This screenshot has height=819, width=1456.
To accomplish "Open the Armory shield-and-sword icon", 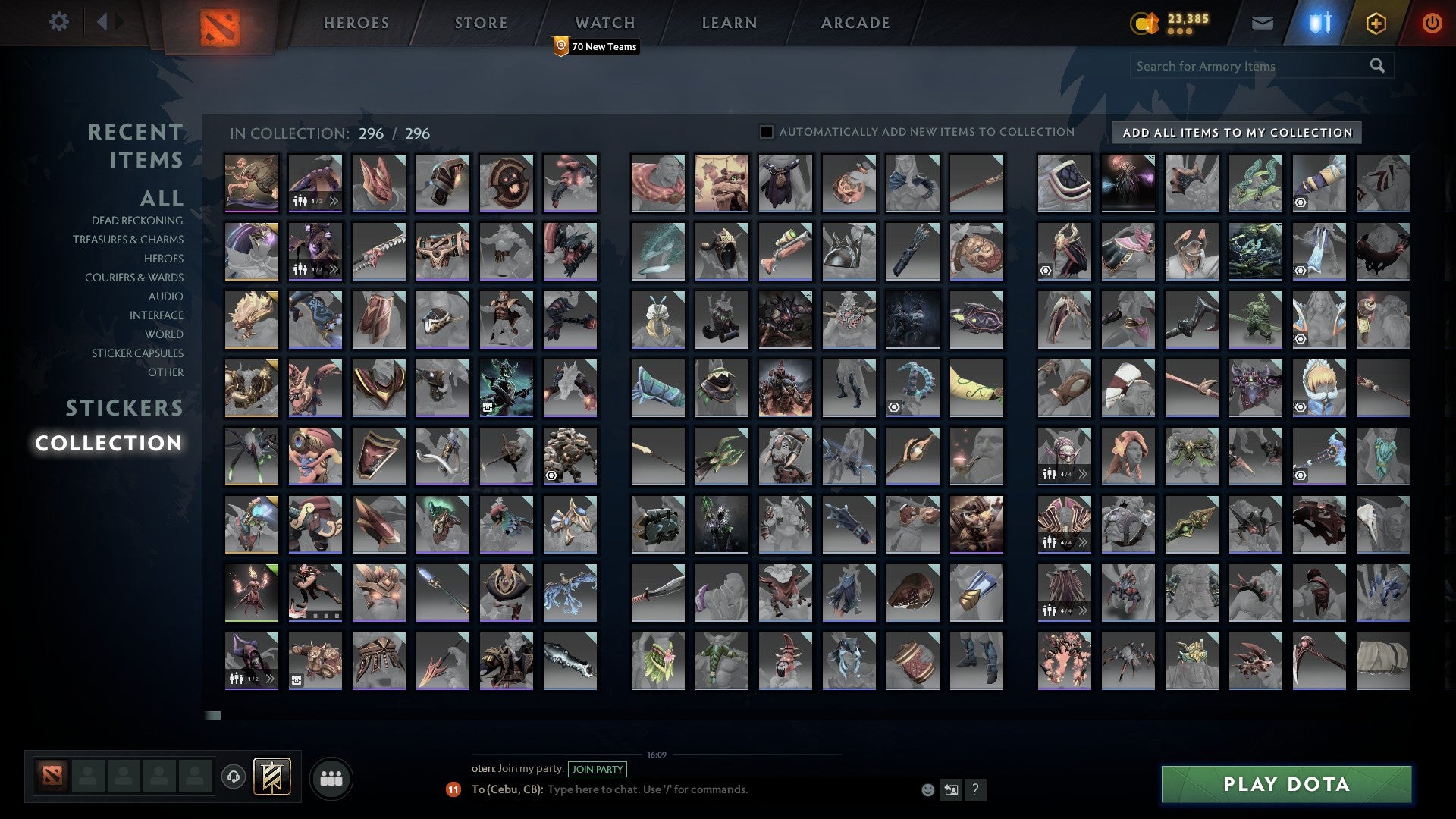I will [x=1318, y=23].
